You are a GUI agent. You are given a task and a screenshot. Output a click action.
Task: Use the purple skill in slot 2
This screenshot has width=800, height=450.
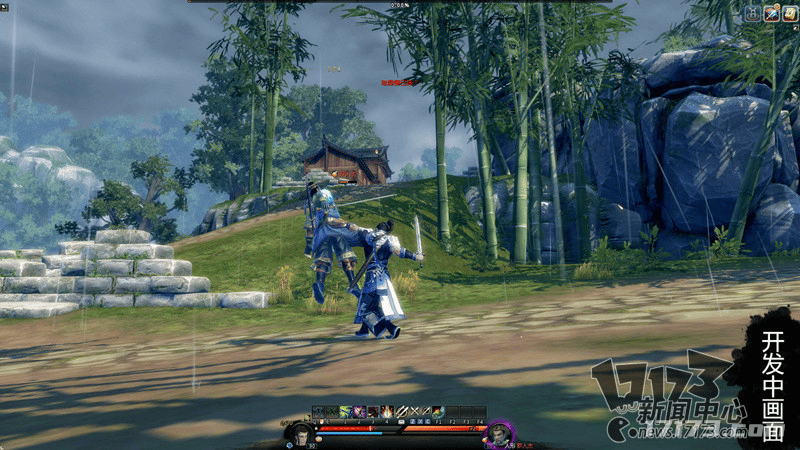(x=359, y=411)
